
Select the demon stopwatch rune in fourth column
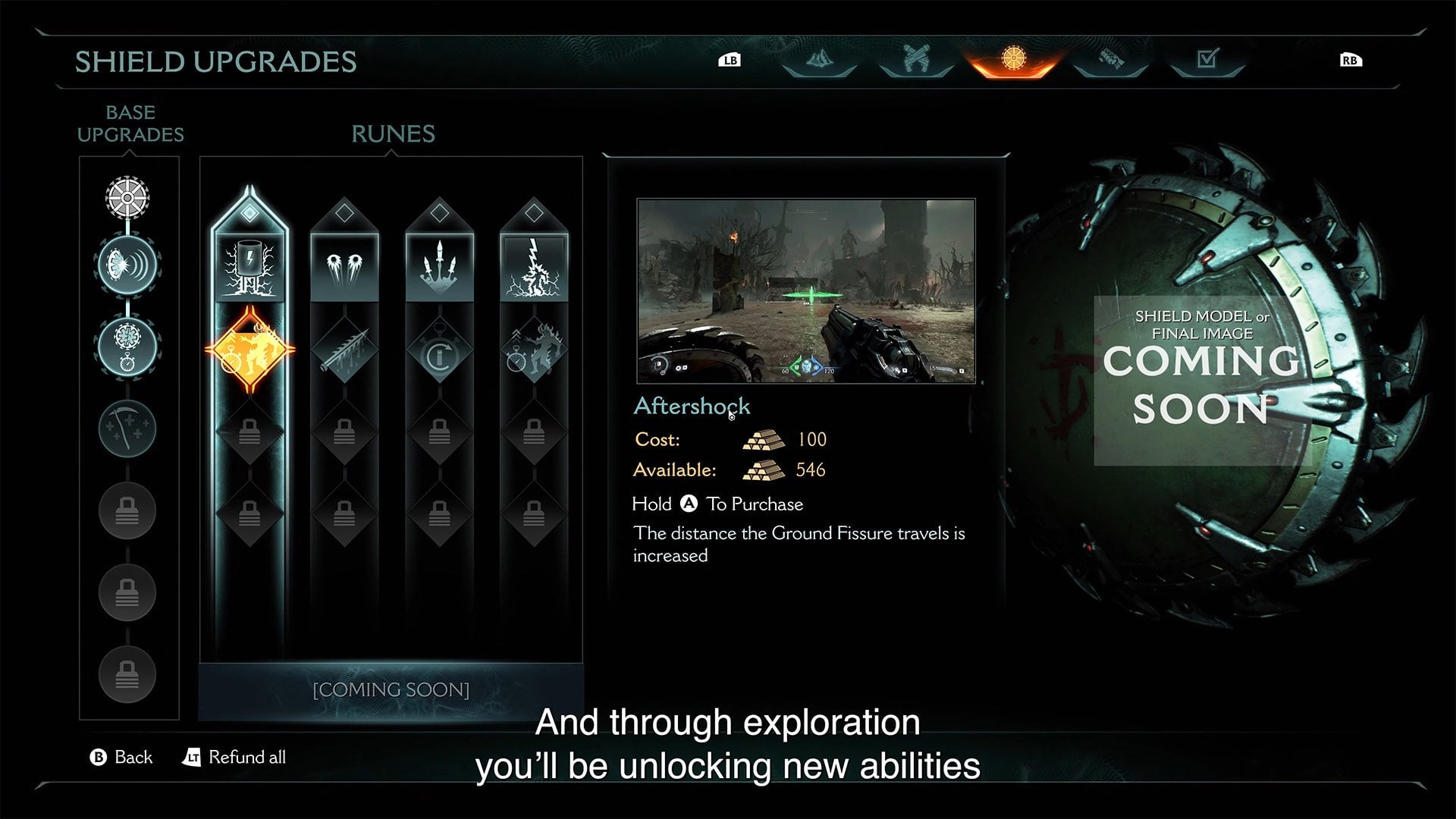tap(535, 347)
